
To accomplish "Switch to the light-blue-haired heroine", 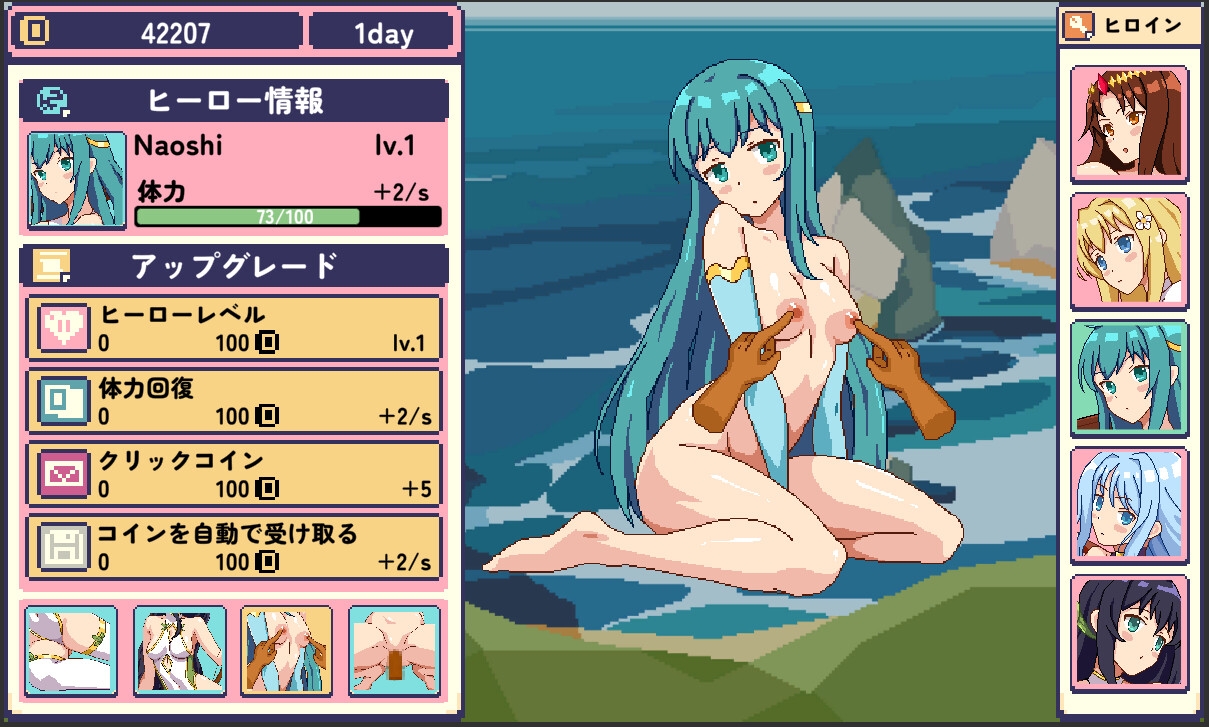I will (1129, 506).
